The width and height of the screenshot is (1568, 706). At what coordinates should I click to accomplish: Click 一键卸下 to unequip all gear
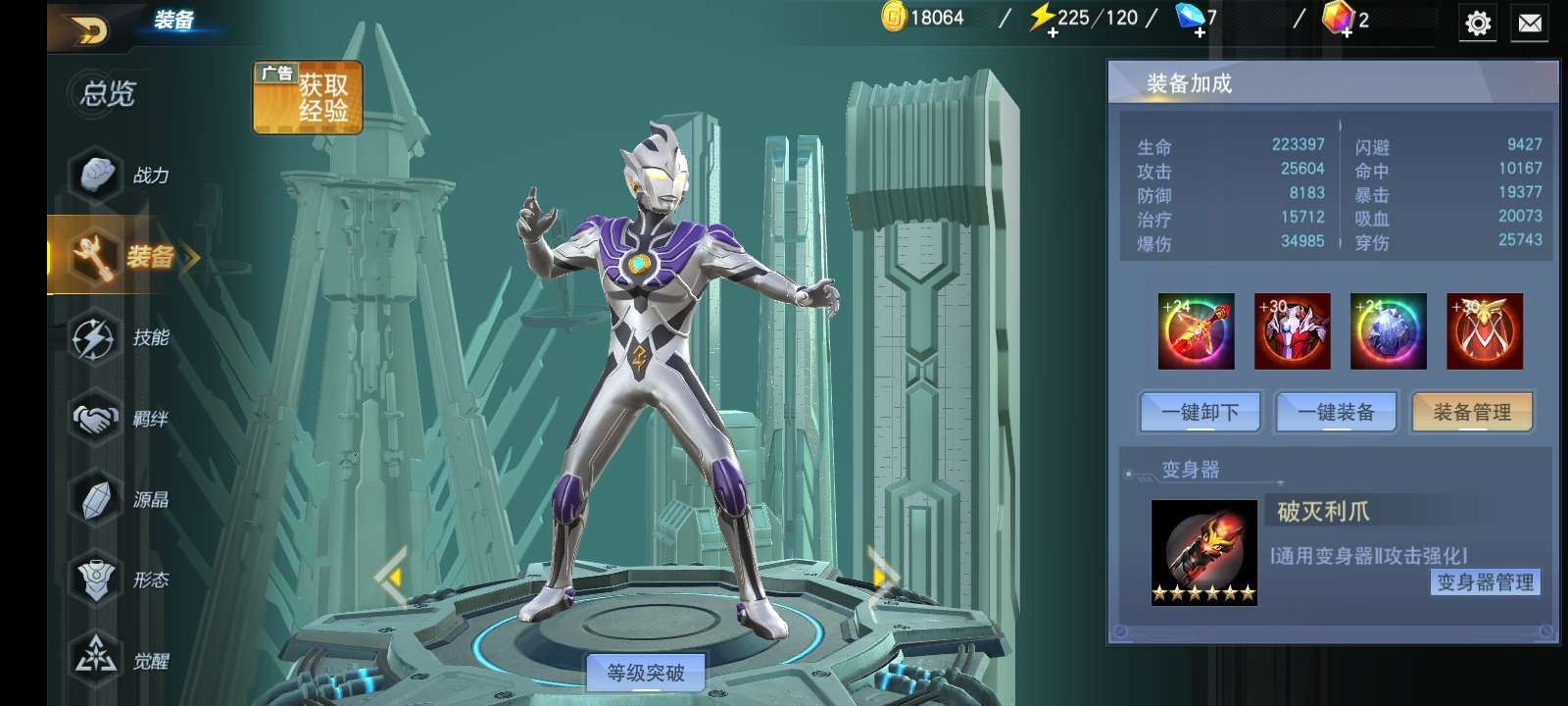[x=1200, y=412]
